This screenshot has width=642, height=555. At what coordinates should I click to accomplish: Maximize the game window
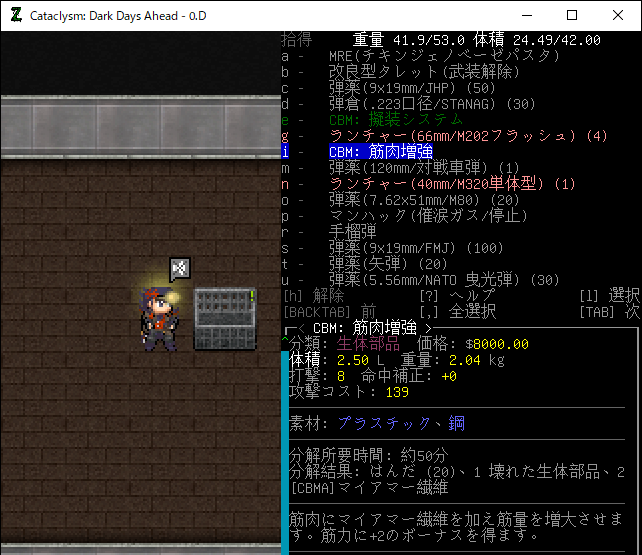coord(572,15)
